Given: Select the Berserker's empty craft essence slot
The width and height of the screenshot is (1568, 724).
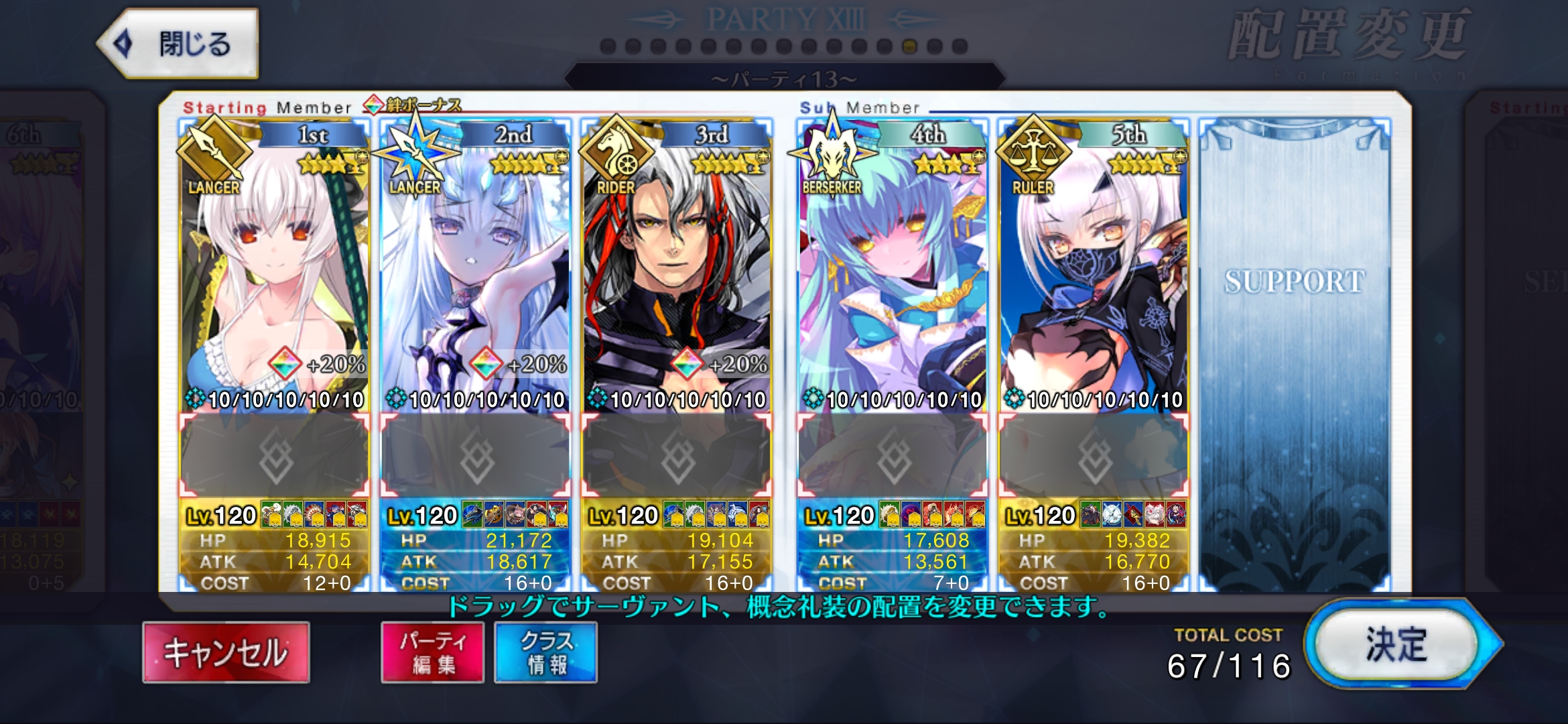Looking at the screenshot, I should [x=893, y=457].
